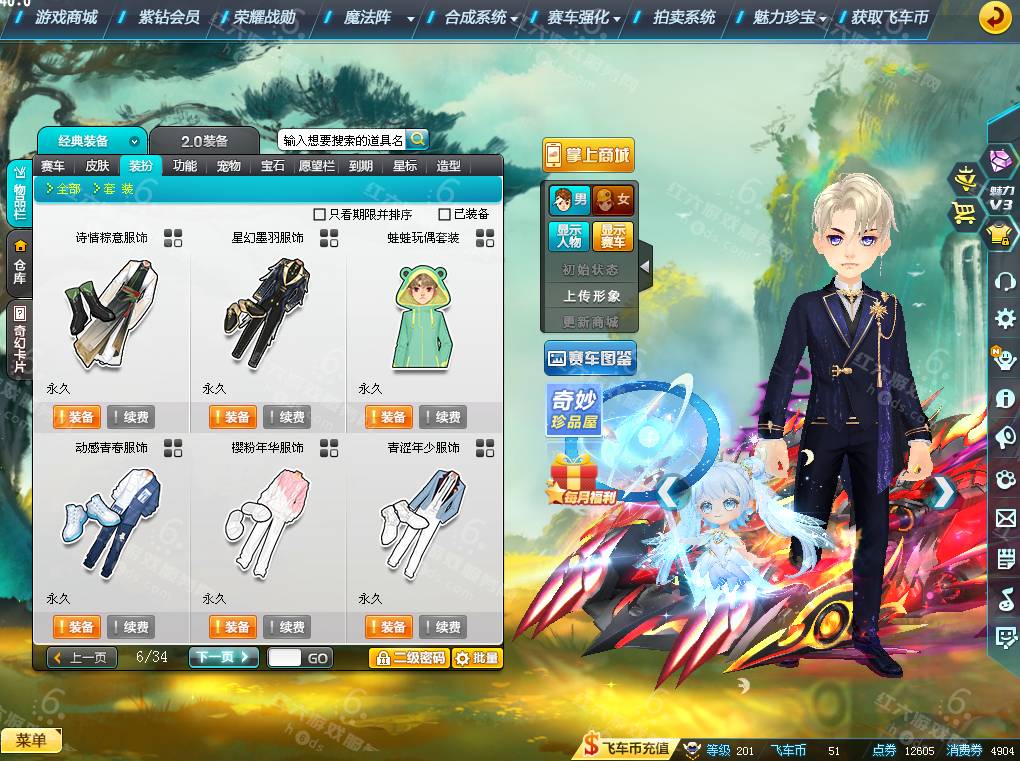This screenshot has height=761, width=1020.
Task: Return to the previous page 上一页
Action: [82, 657]
